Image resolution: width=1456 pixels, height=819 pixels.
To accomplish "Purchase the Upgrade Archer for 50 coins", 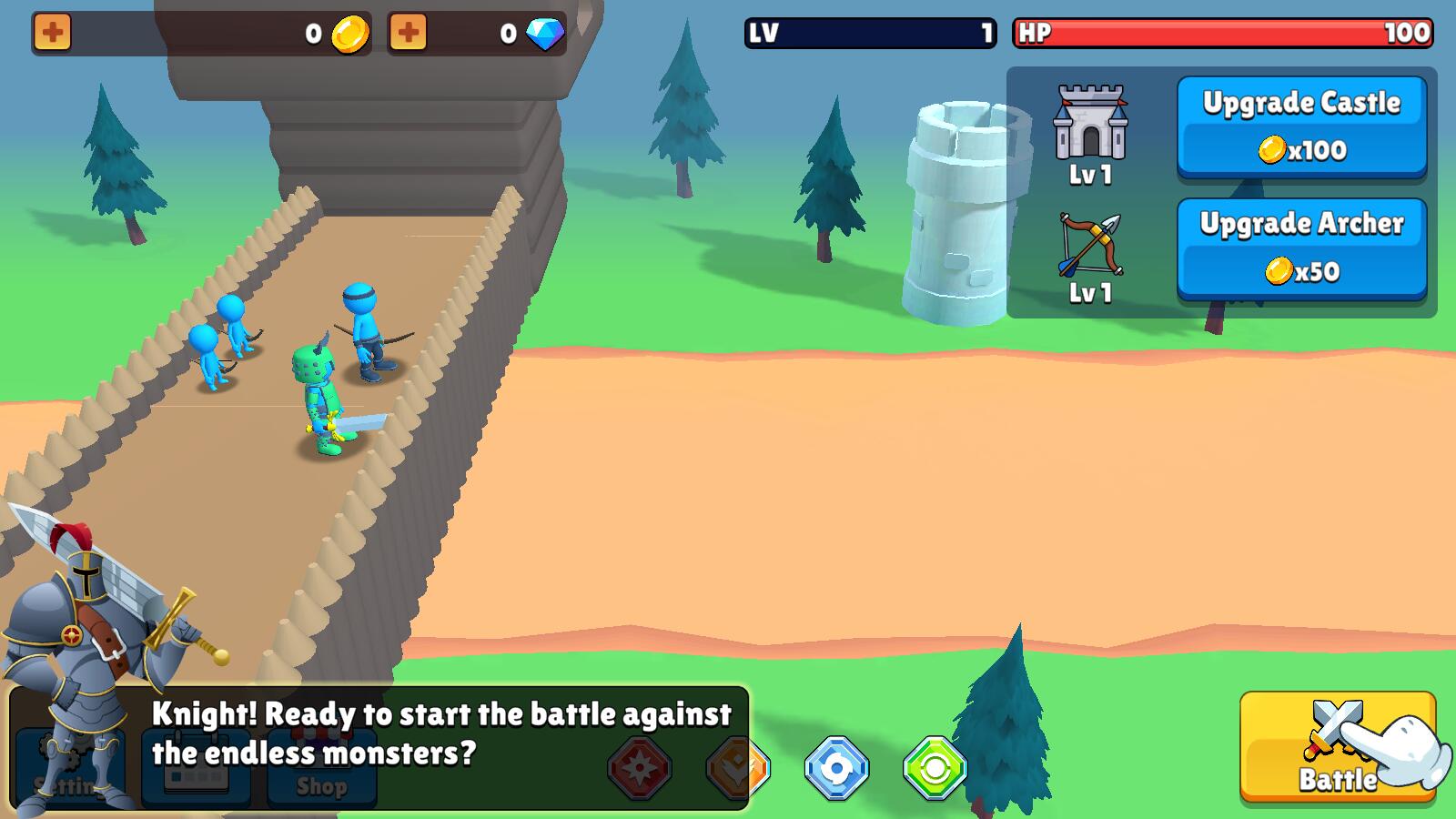I will (1301, 248).
